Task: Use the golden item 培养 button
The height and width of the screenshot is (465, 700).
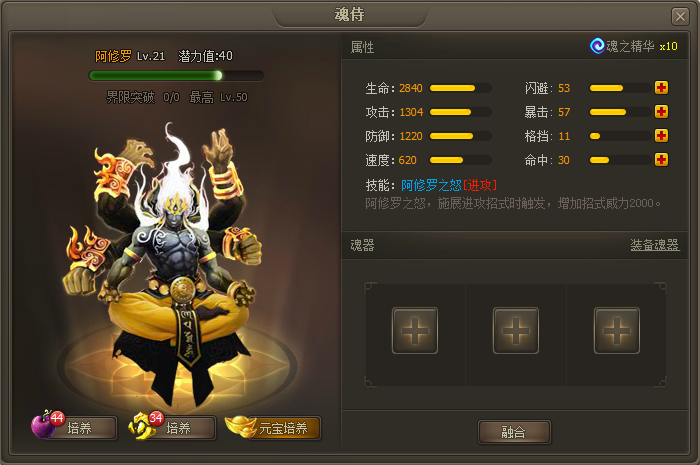Action: 173,428
